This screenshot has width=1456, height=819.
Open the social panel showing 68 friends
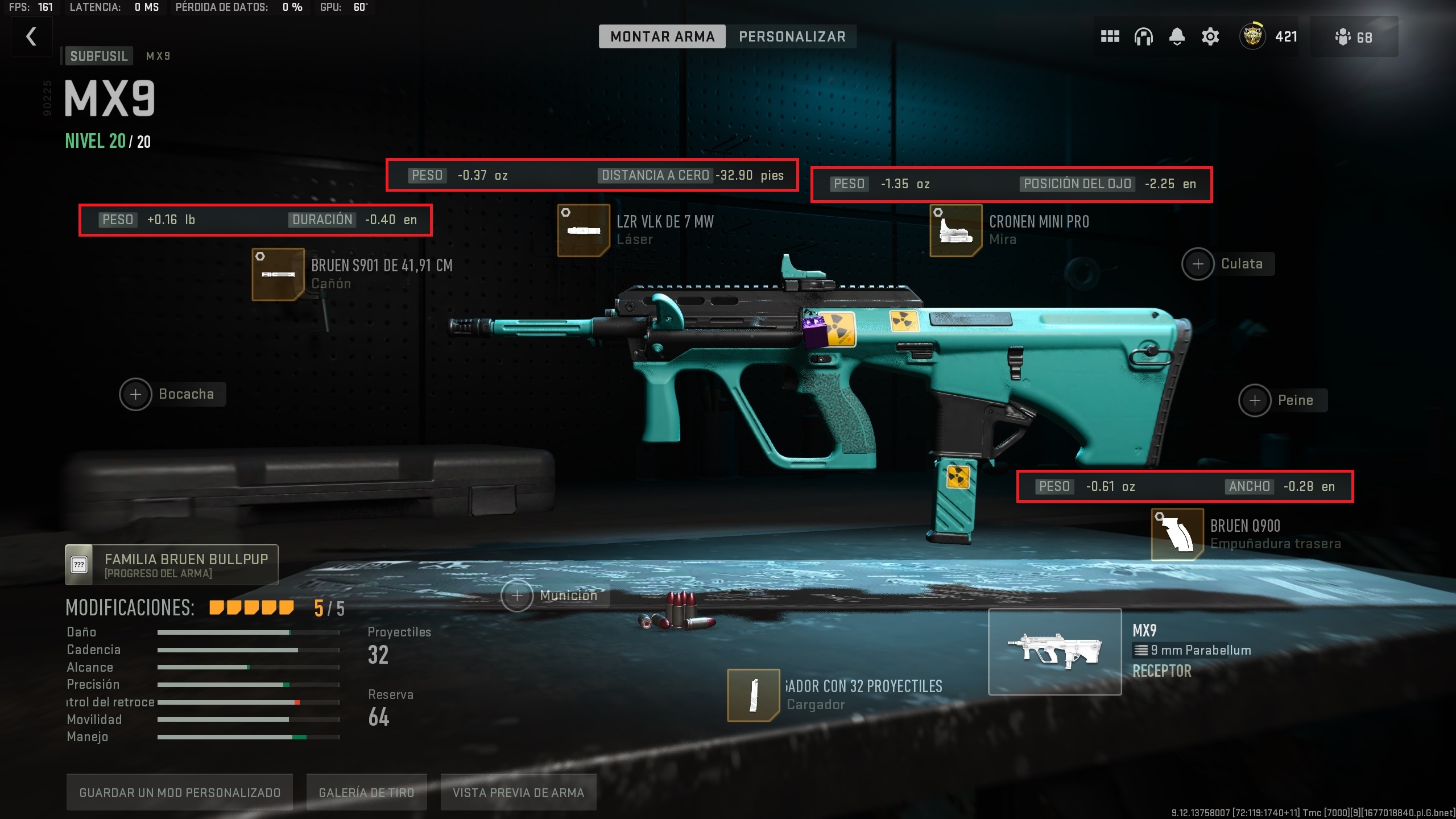click(x=1354, y=36)
